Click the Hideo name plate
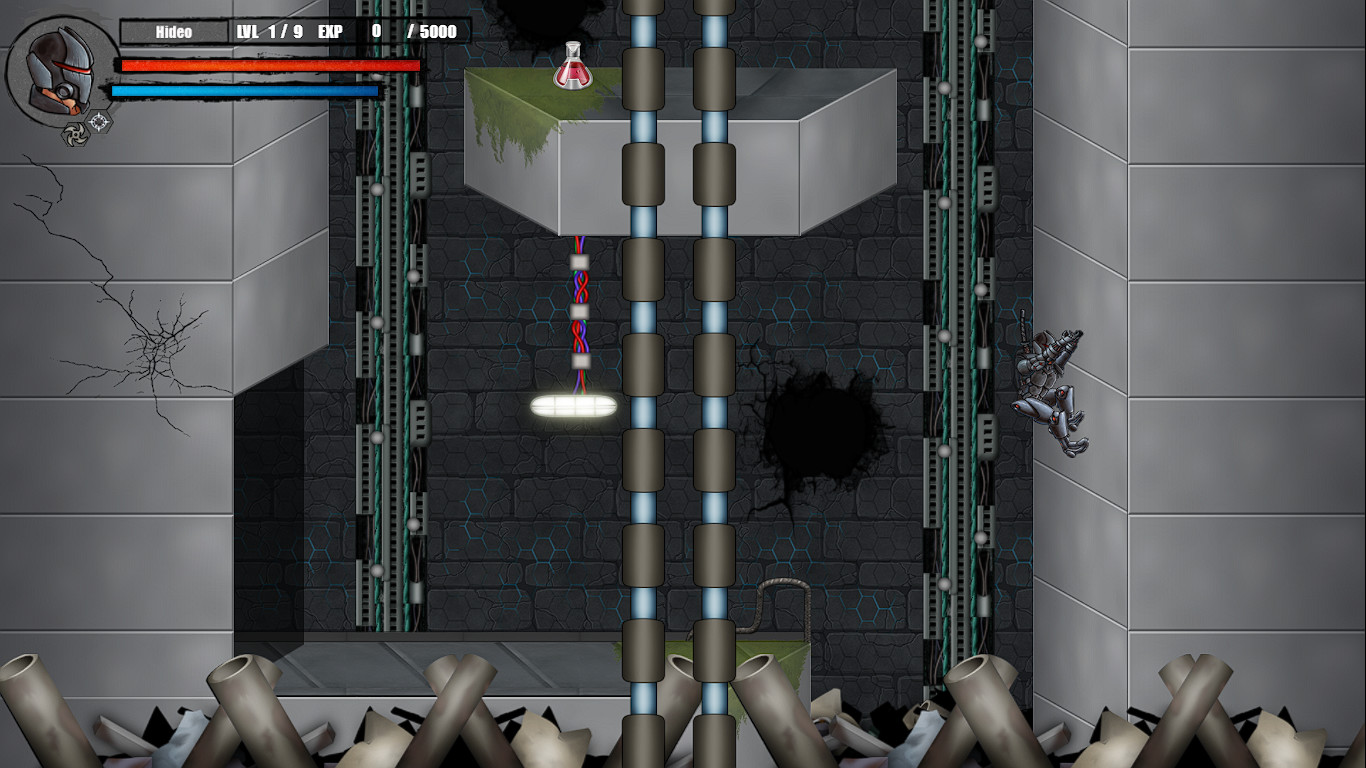 coord(175,31)
